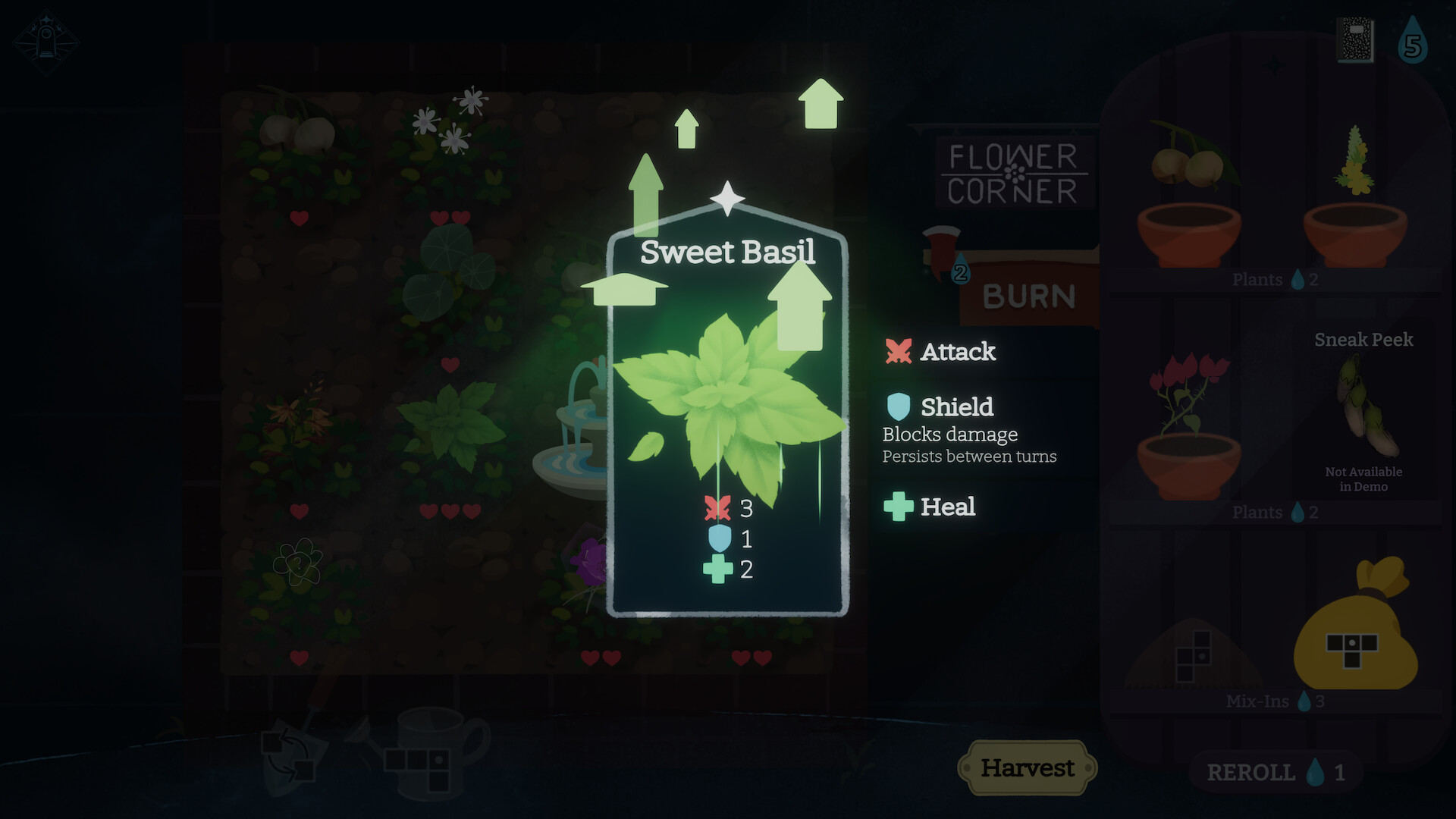Image resolution: width=1456 pixels, height=819 pixels.
Task: Click the blue Shield icon above Blocks damage
Action: (x=899, y=406)
